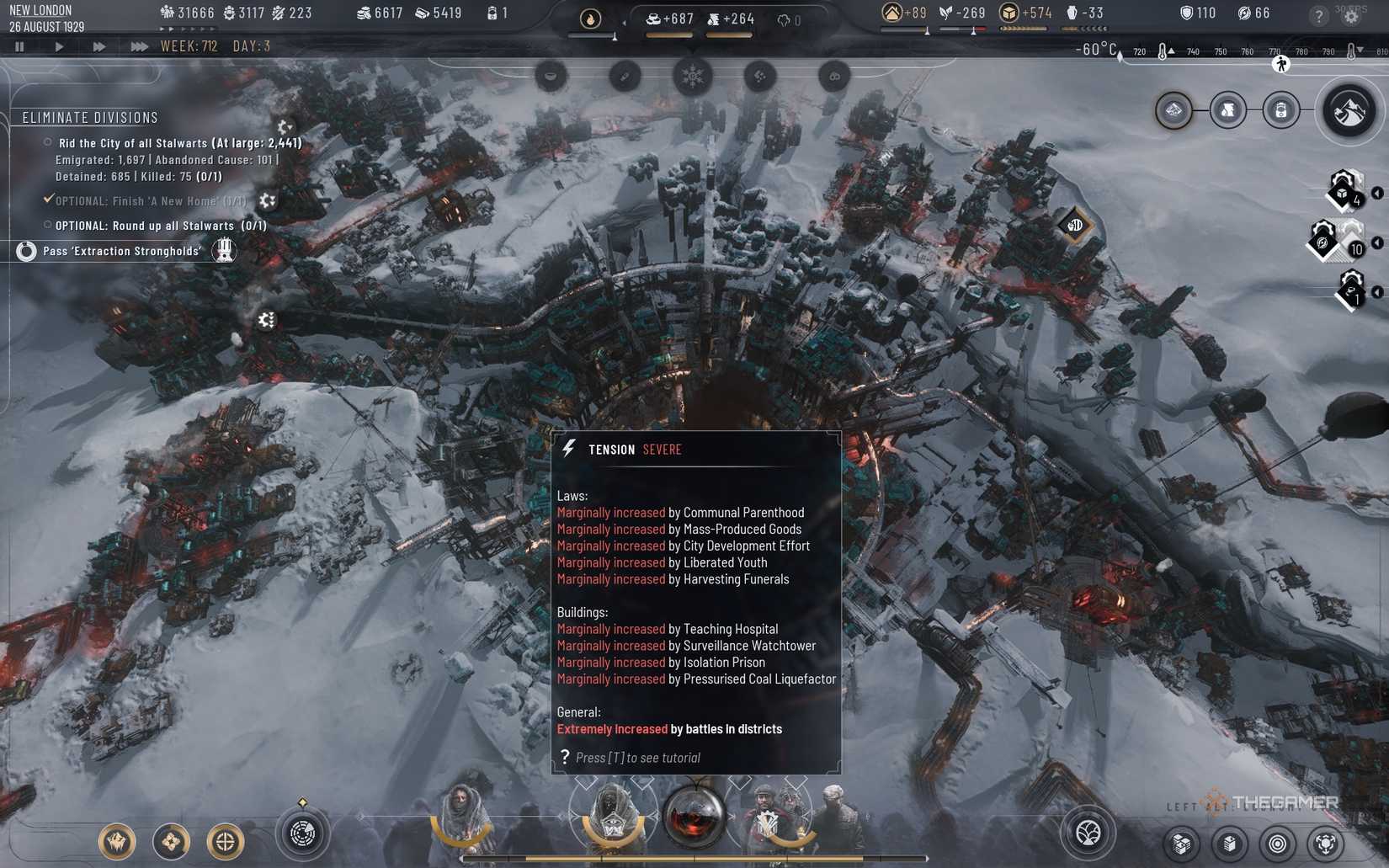
Task: Collapse the expedition badge showing 4
Action: (1378, 192)
